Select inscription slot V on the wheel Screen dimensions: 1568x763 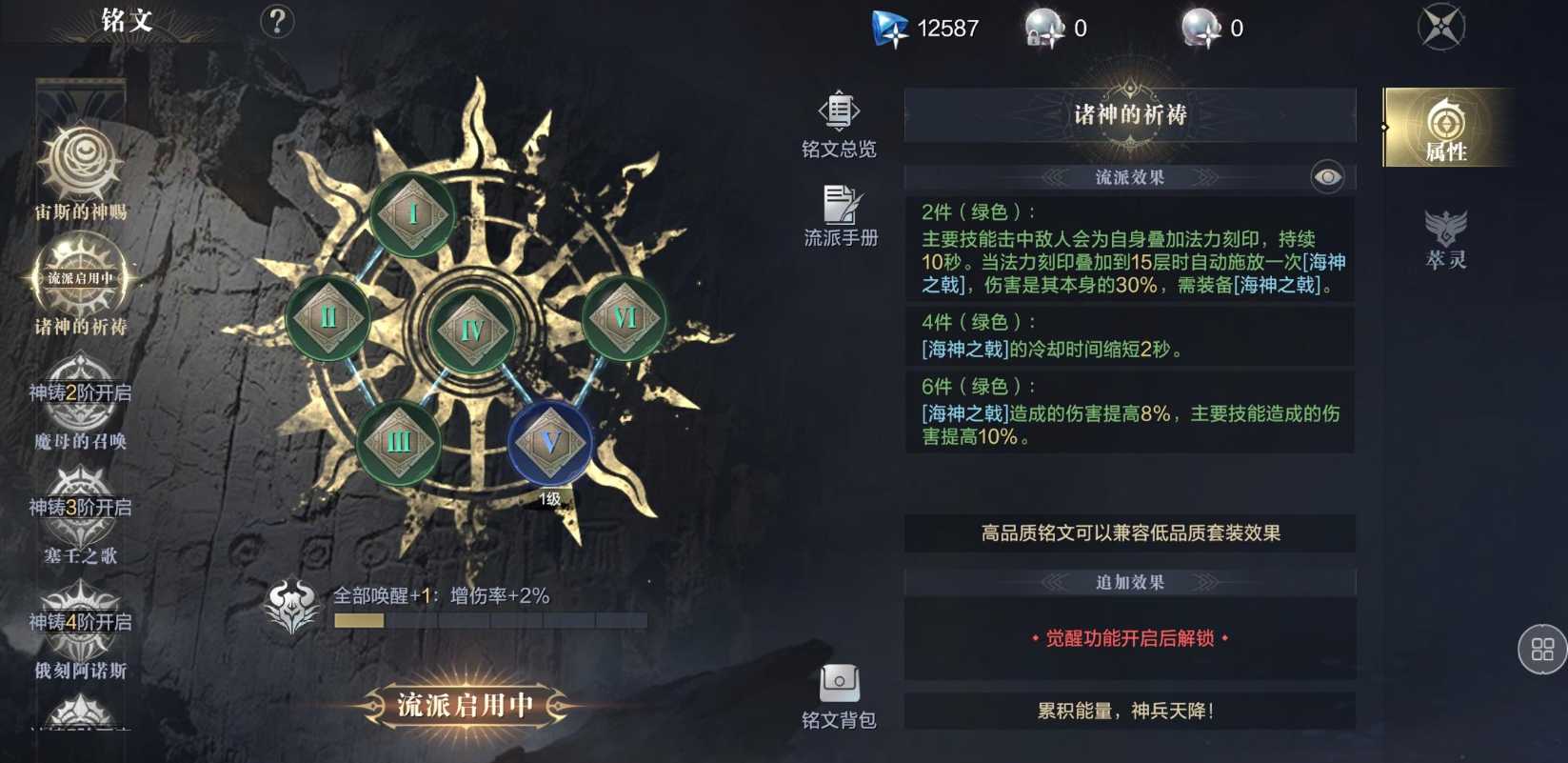549,441
